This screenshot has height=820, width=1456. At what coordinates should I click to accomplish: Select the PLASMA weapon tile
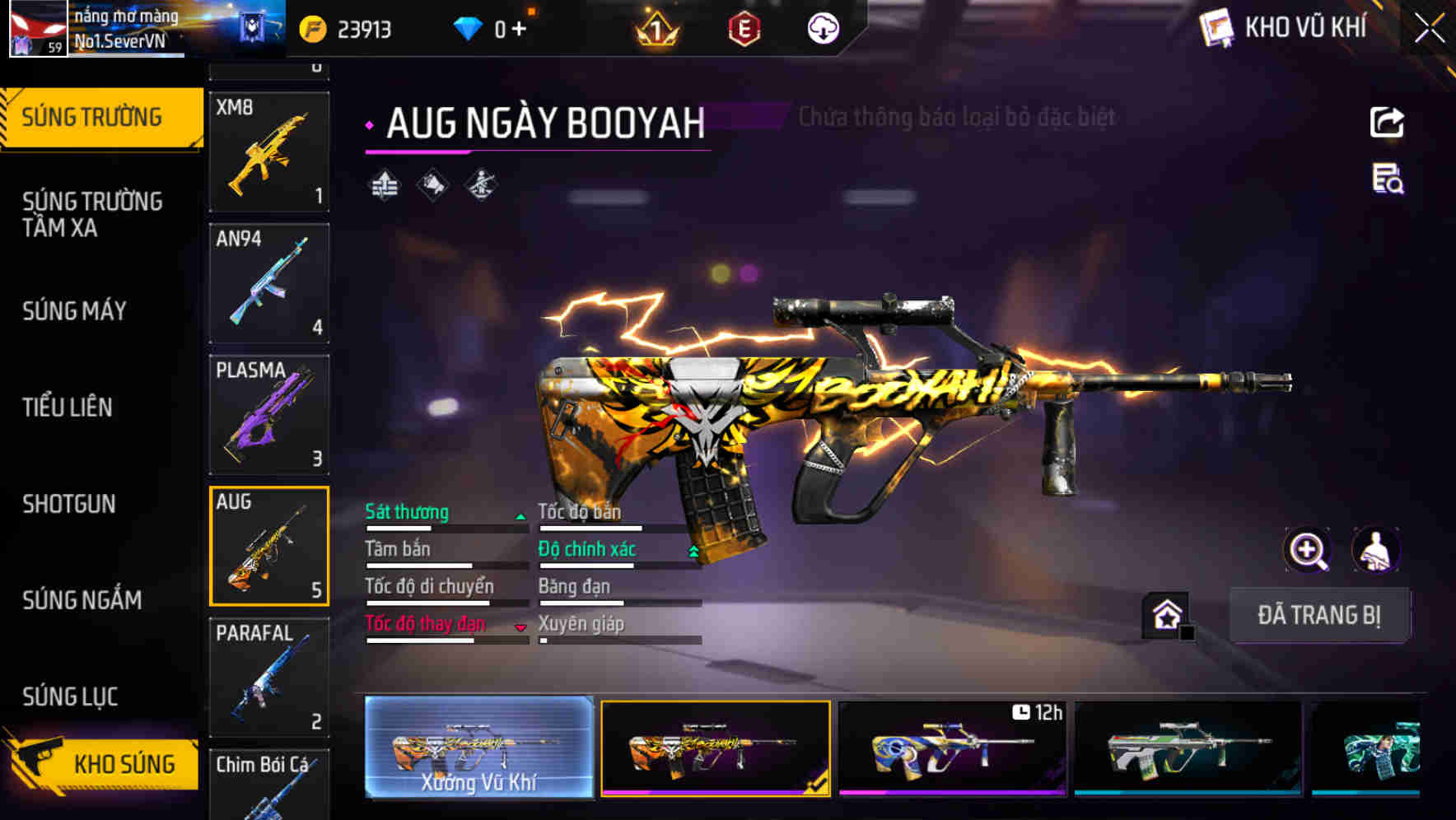(269, 414)
